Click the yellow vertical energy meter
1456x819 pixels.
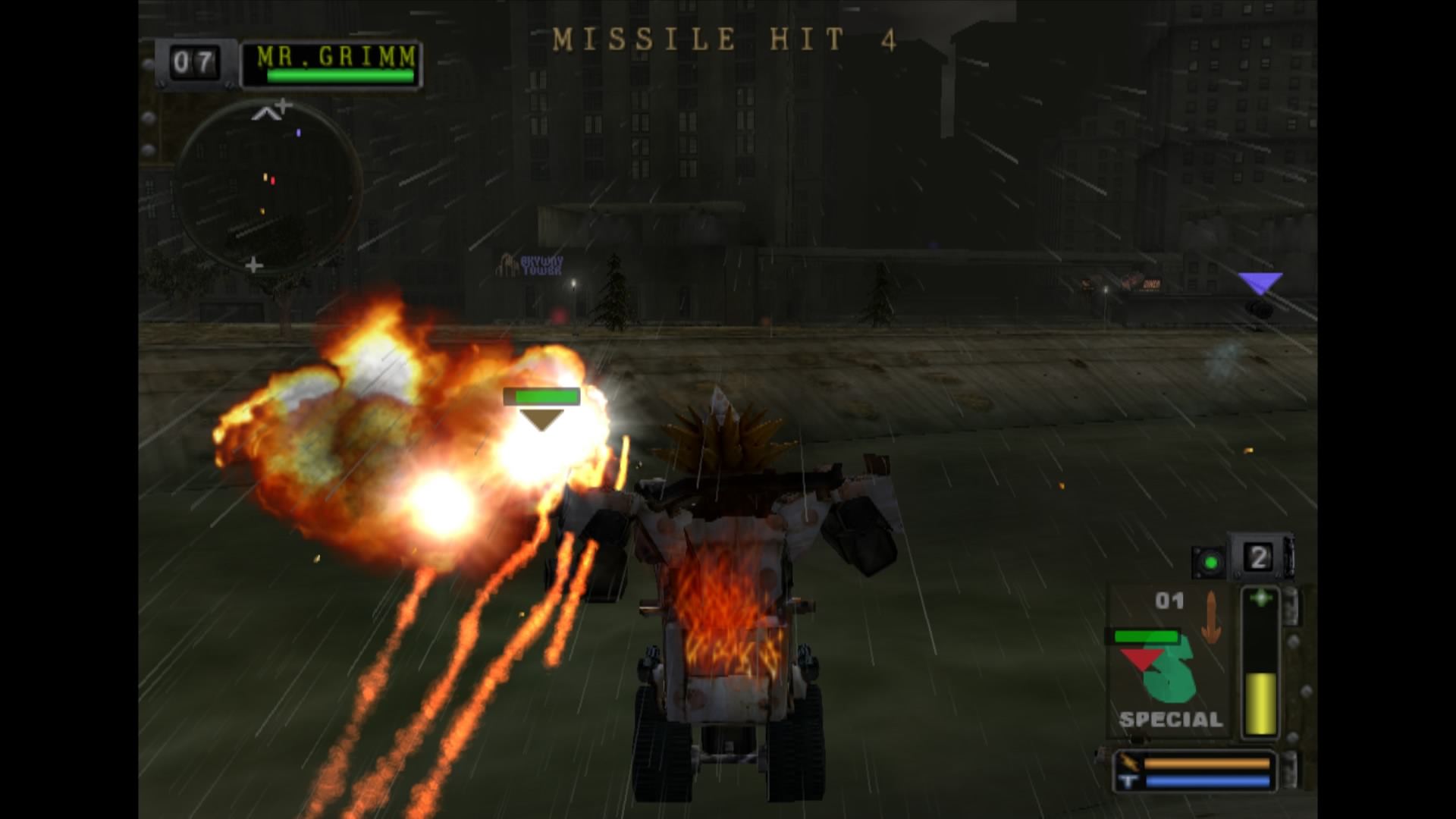coord(1260,701)
